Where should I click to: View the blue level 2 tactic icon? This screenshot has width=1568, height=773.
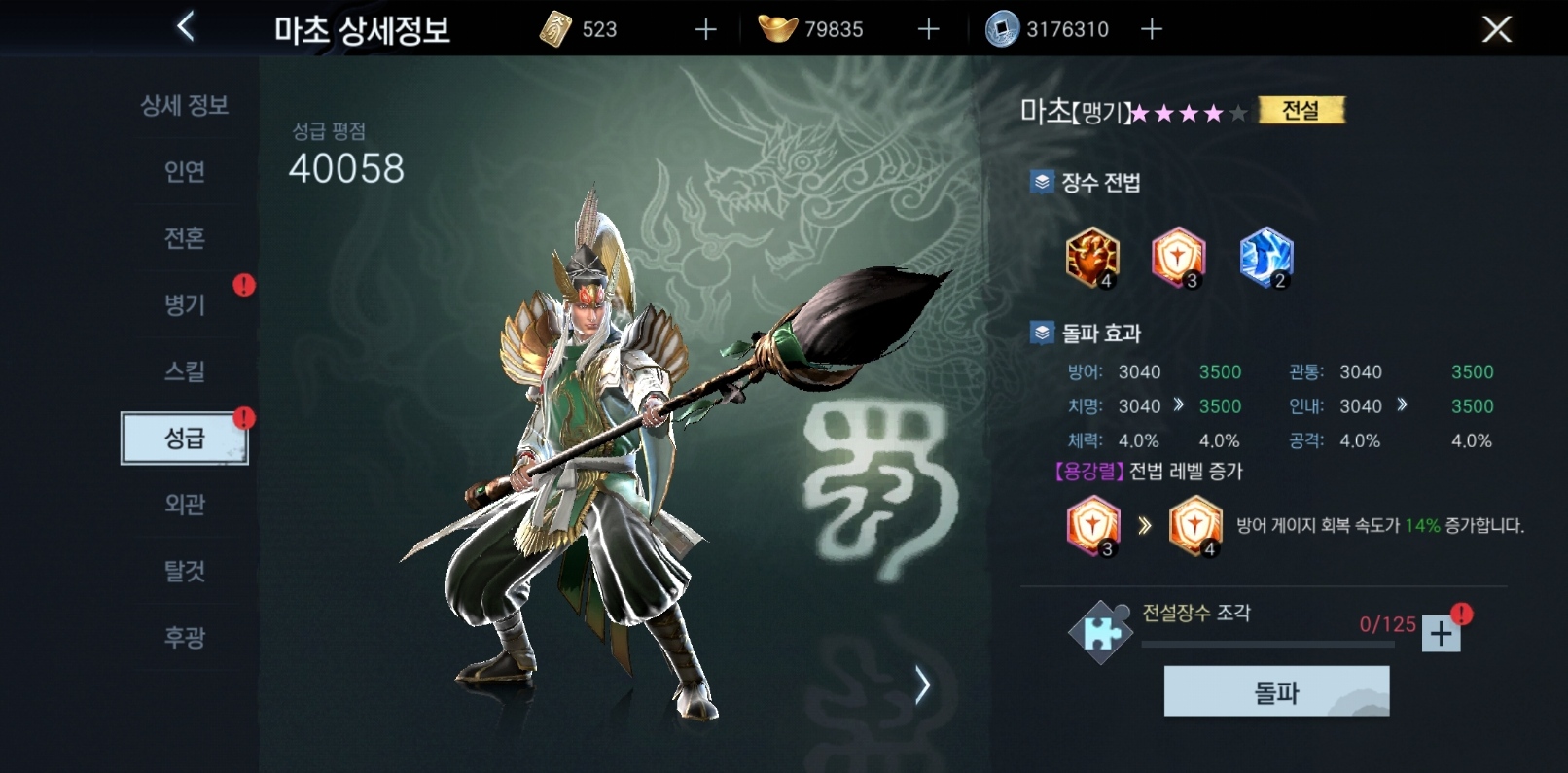pos(1266,258)
